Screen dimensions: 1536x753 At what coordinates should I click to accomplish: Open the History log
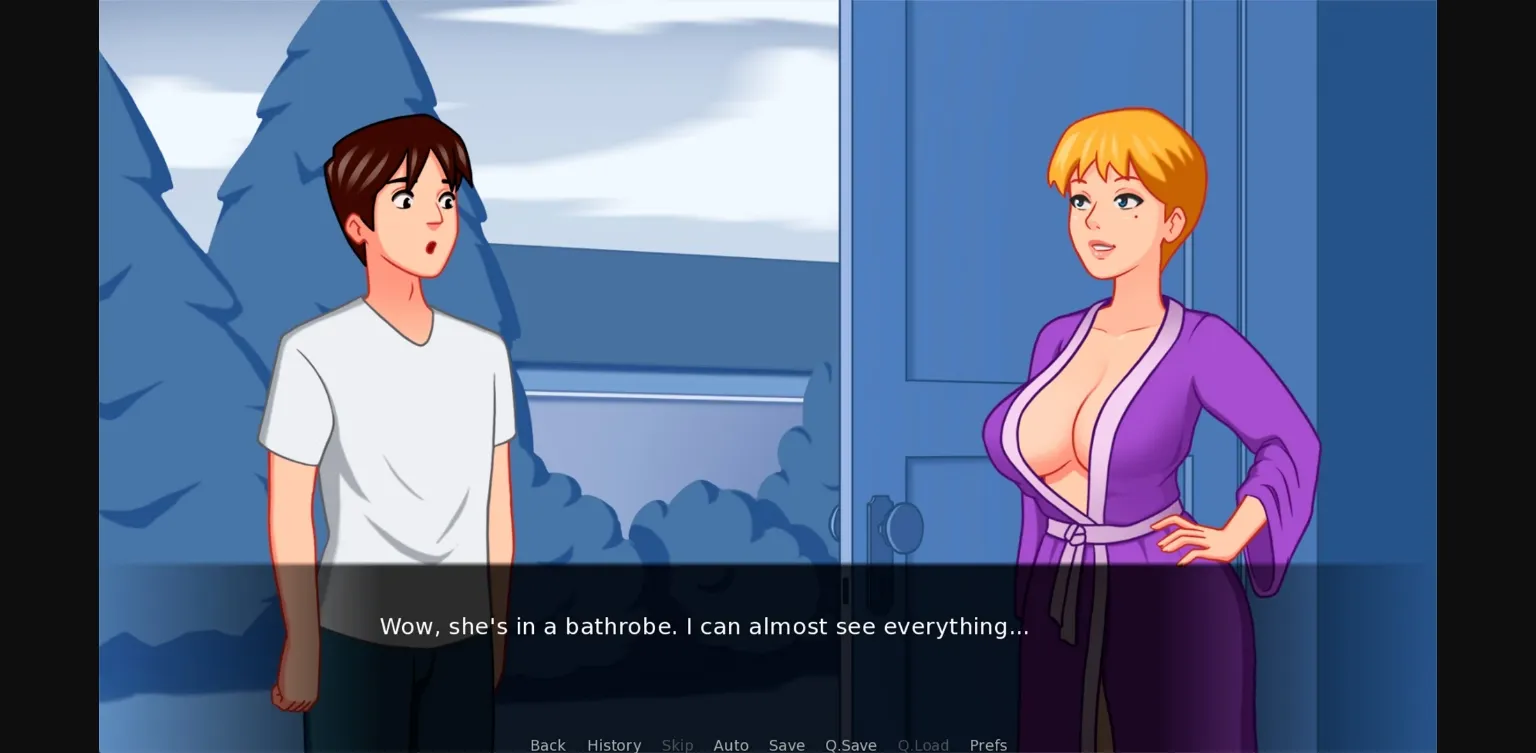coord(614,745)
